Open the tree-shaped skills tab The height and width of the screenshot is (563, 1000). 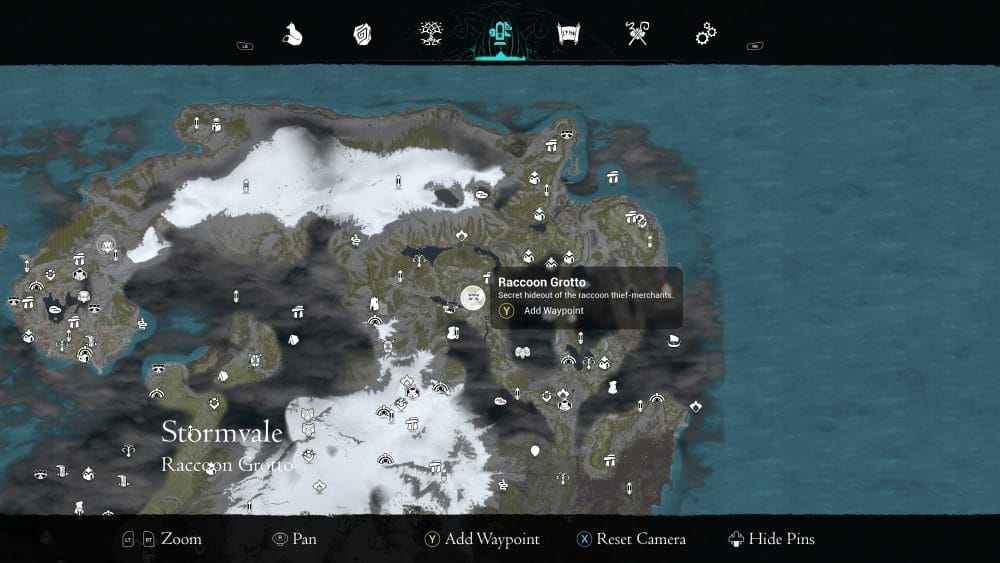click(x=431, y=35)
